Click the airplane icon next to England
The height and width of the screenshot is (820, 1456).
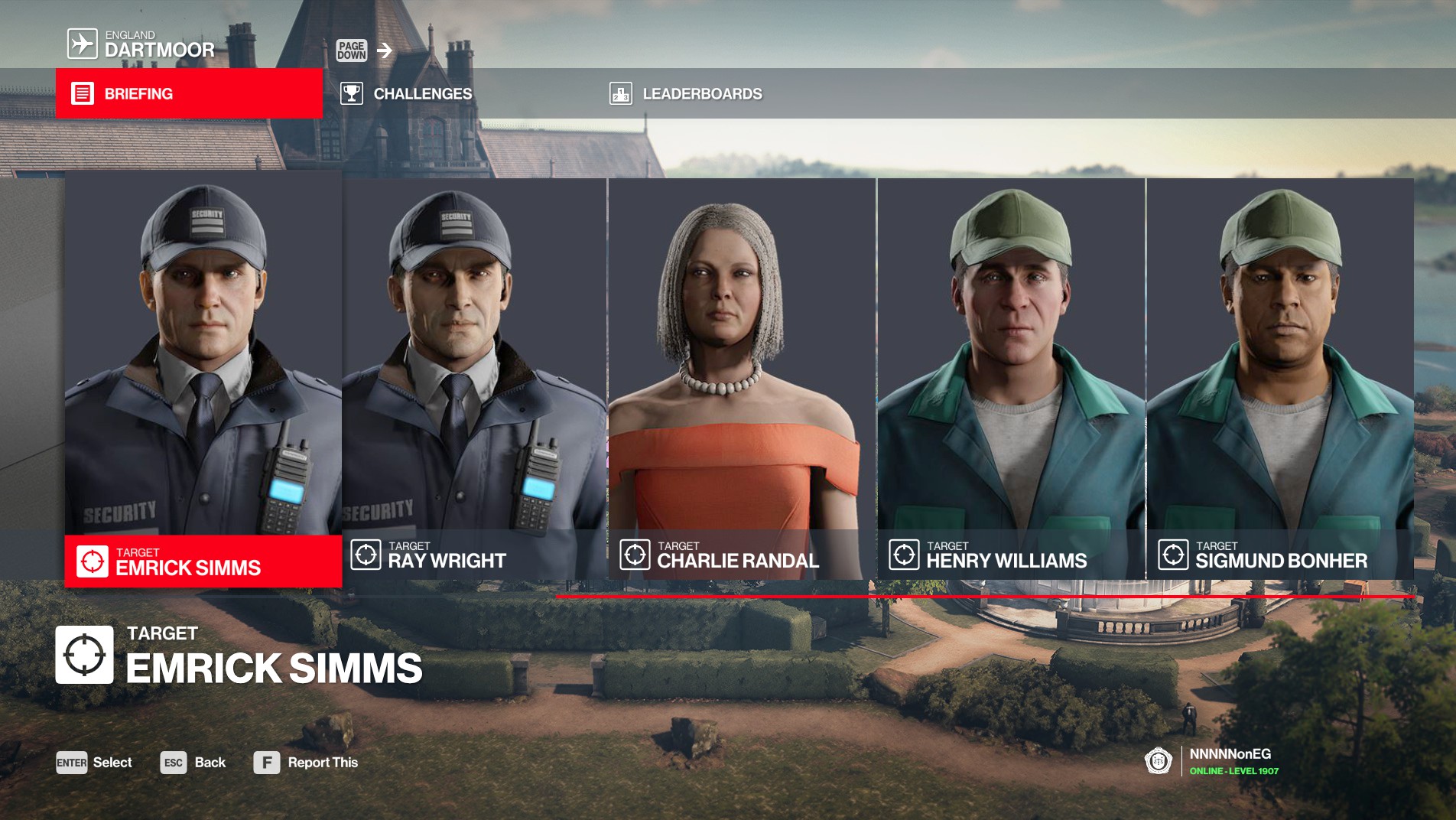(81, 42)
